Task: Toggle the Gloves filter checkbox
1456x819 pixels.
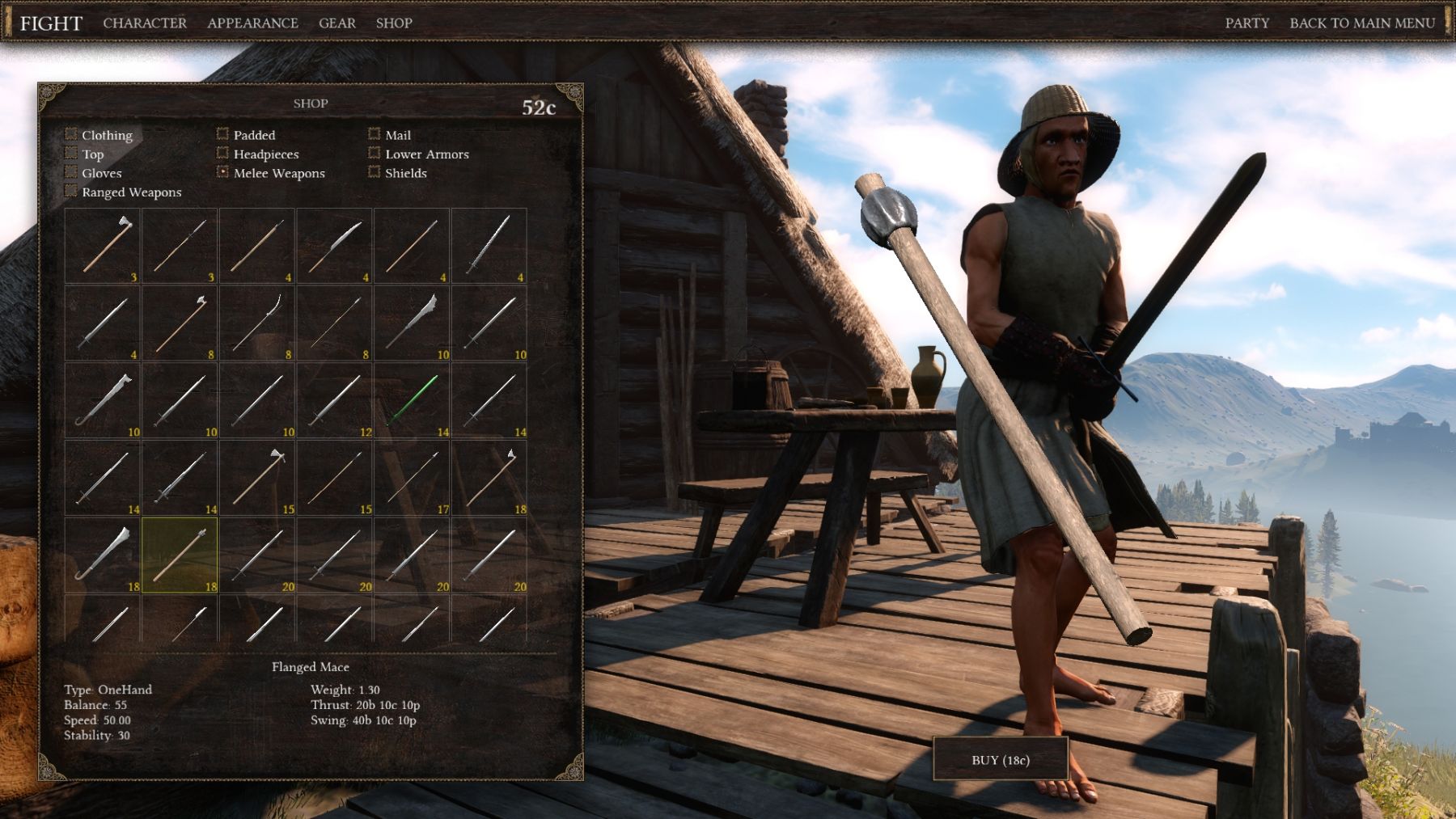Action: coord(71,172)
